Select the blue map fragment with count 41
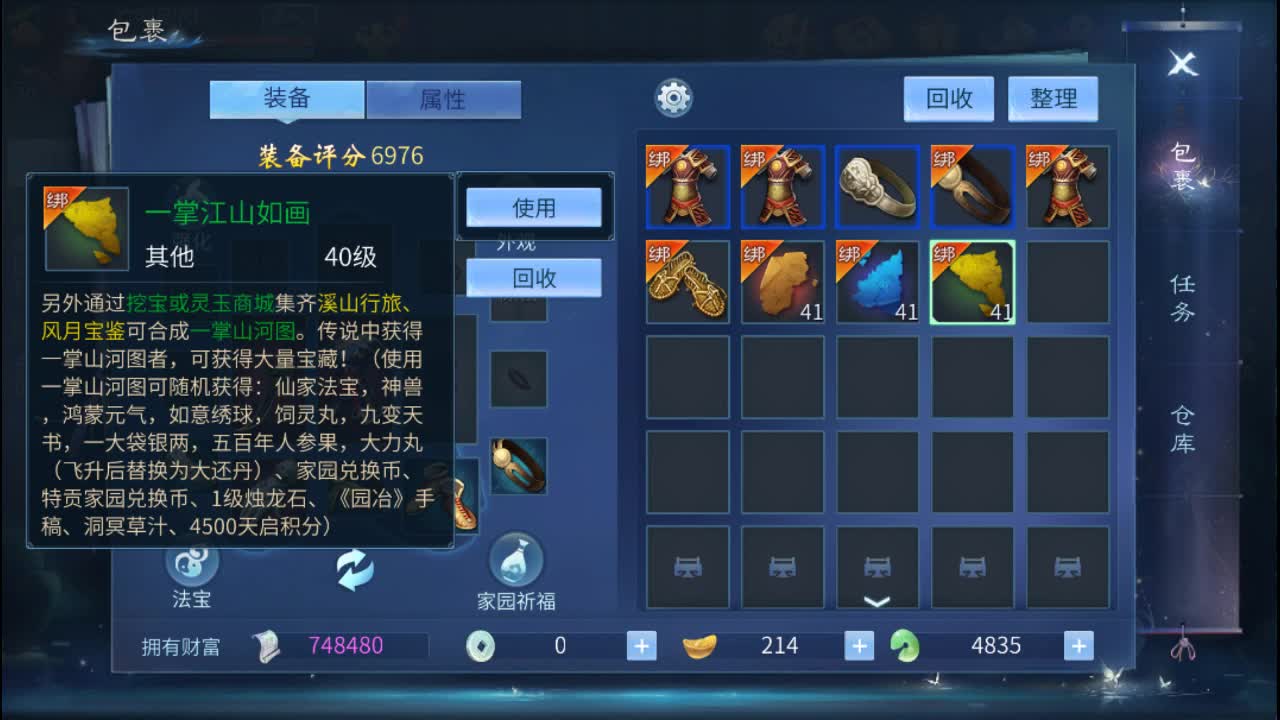The width and height of the screenshot is (1280, 720). click(877, 284)
